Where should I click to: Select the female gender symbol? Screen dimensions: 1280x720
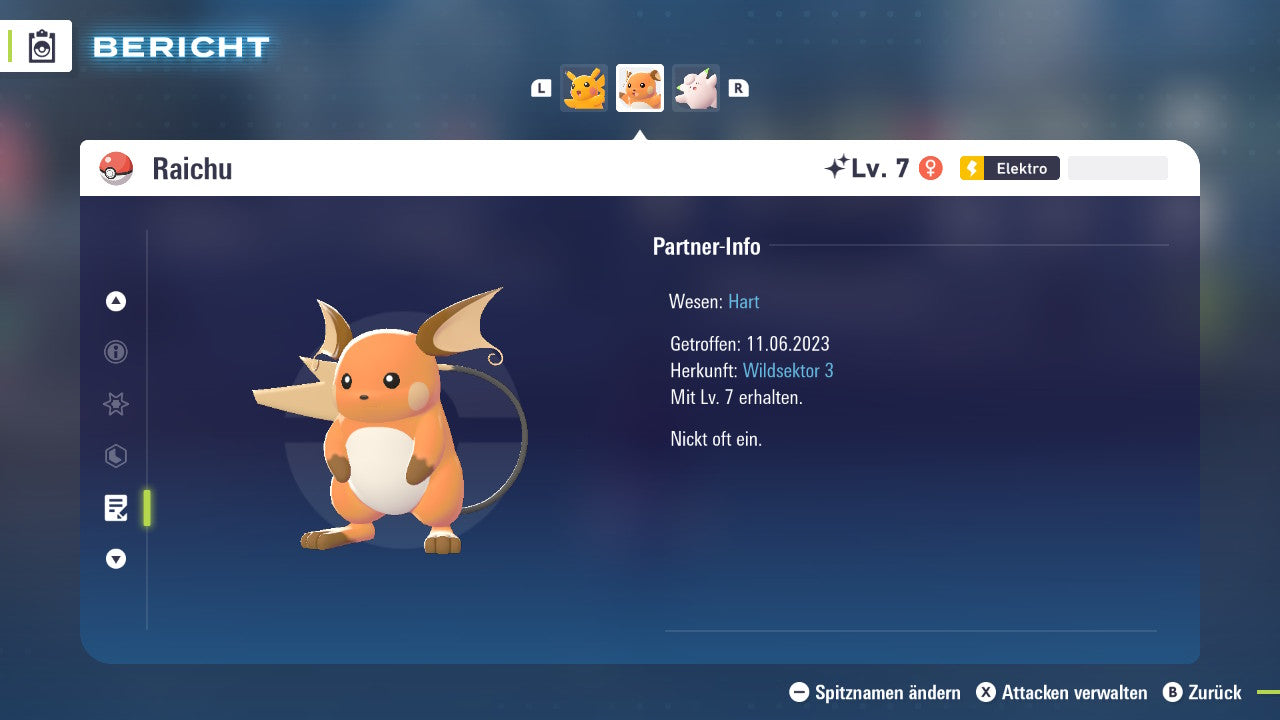pos(931,168)
